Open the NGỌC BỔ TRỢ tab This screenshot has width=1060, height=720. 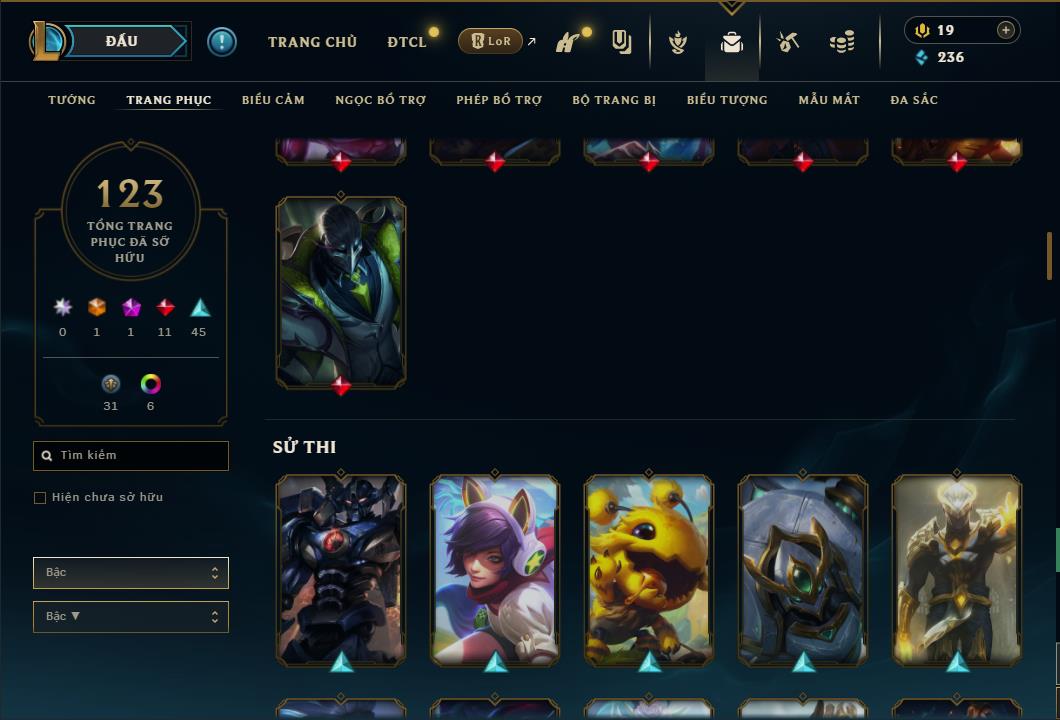coord(380,100)
